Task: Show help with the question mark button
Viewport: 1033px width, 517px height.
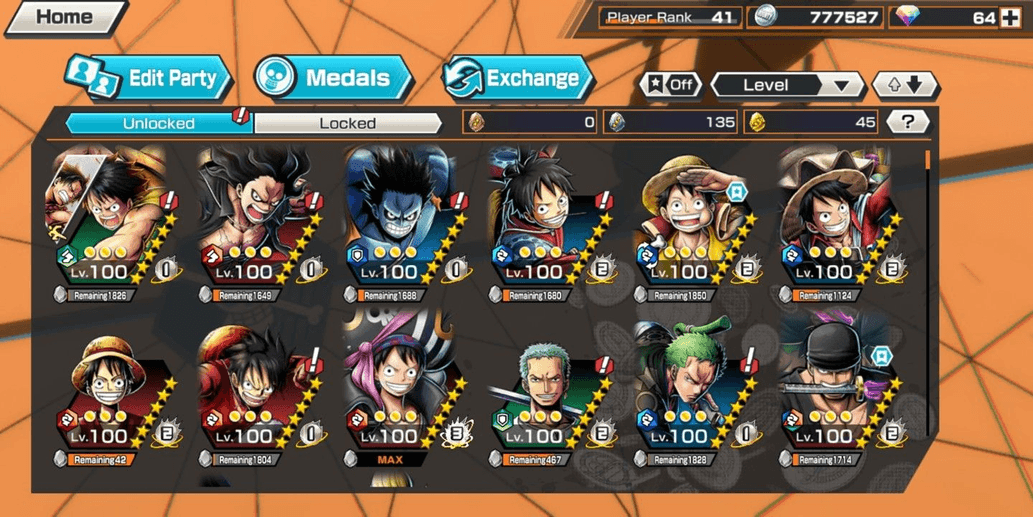Action: [907, 122]
